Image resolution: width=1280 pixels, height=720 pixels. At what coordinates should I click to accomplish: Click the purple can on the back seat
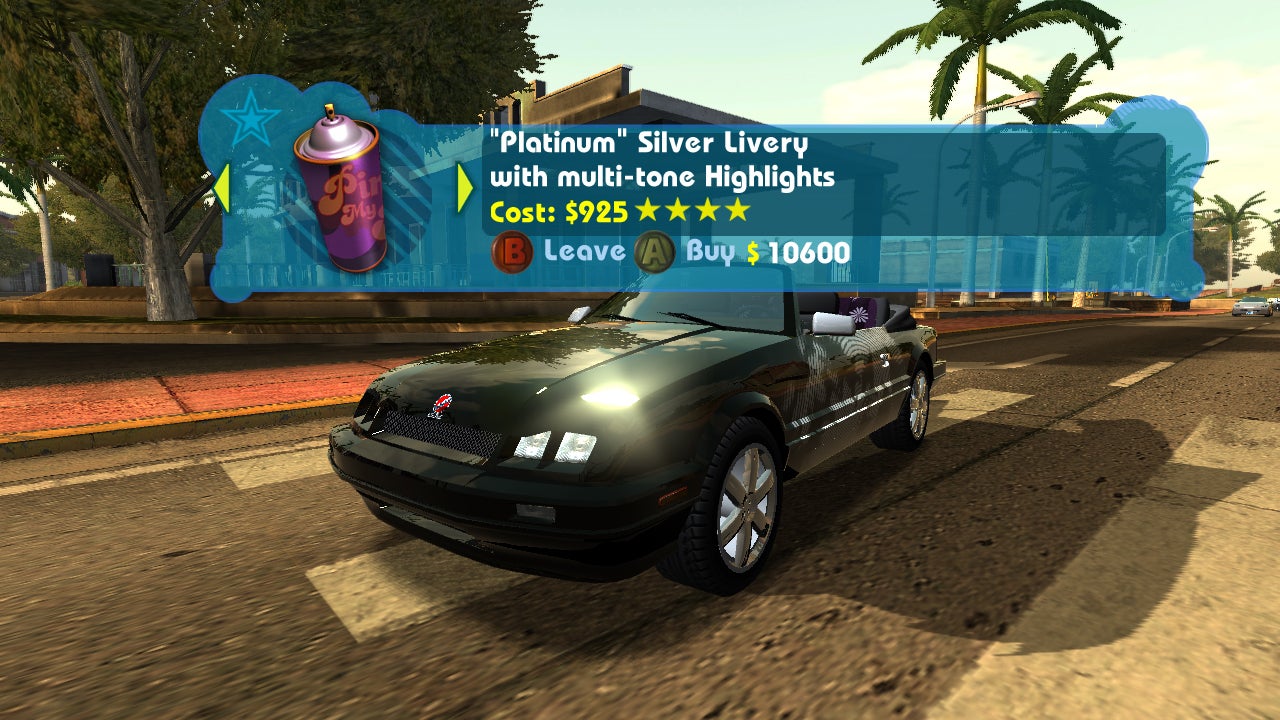click(857, 313)
